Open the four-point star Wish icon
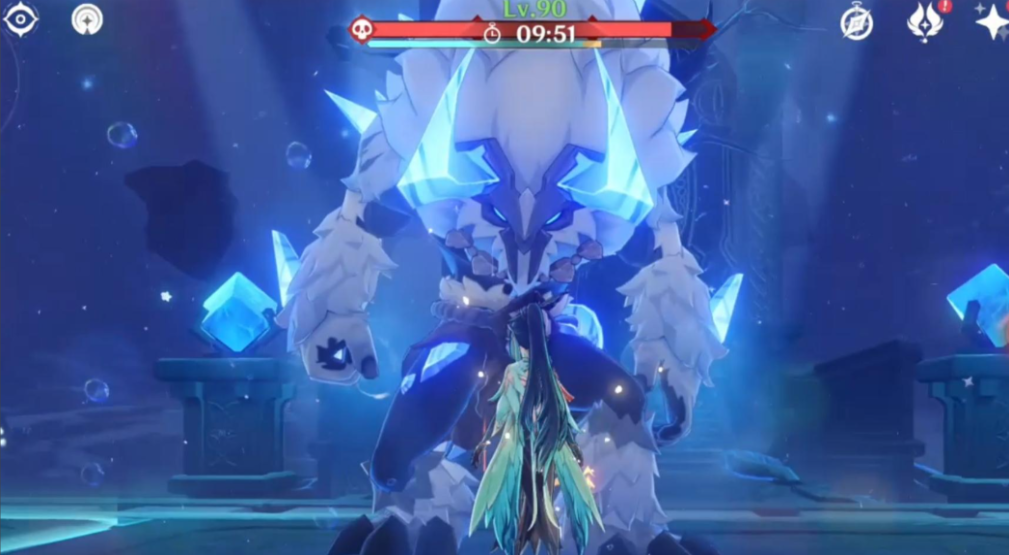 [x=992, y=22]
